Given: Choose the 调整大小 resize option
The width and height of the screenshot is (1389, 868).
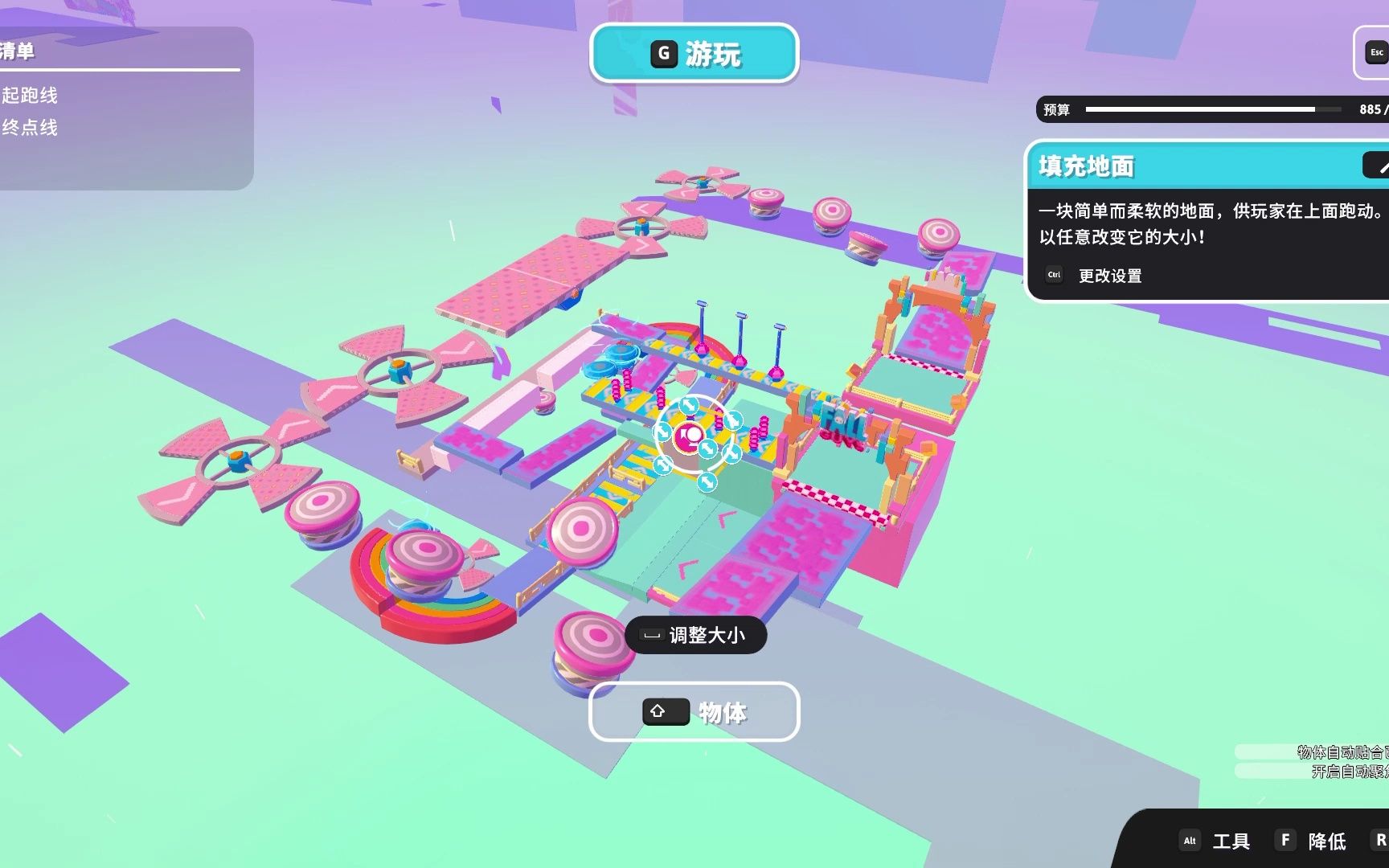Looking at the screenshot, I should pyautogui.click(x=695, y=636).
